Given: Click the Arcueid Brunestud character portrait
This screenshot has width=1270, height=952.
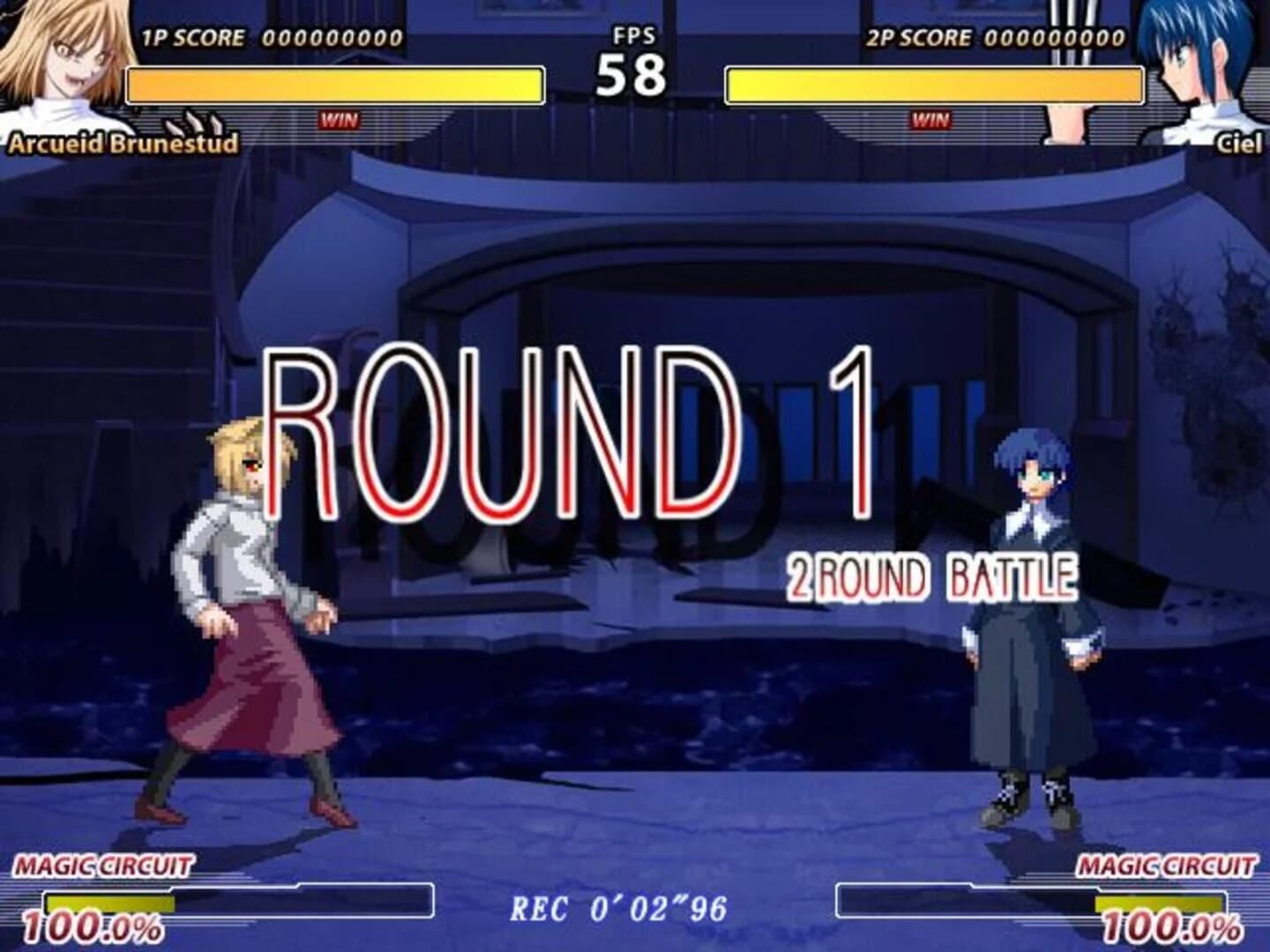Looking at the screenshot, I should (x=57, y=62).
